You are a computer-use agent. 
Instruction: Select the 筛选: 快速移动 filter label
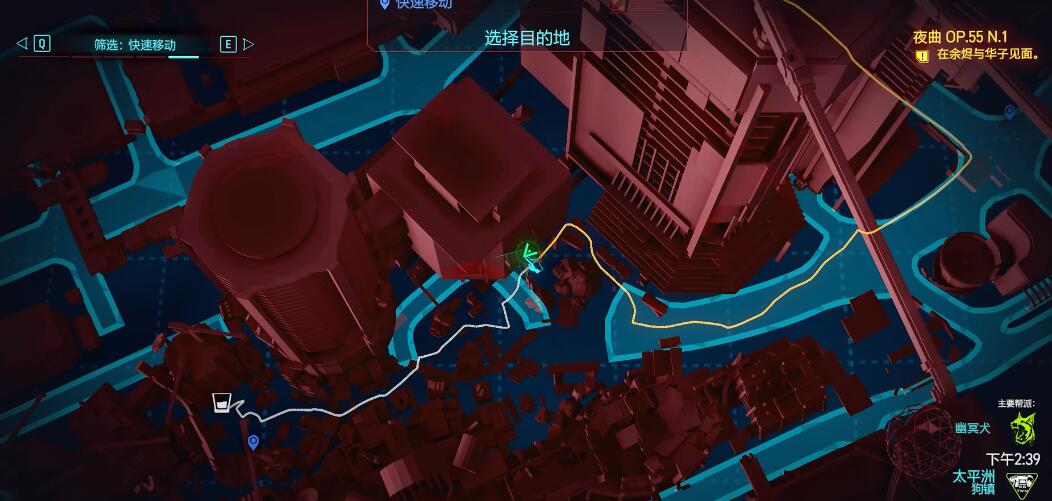[135, 44]
